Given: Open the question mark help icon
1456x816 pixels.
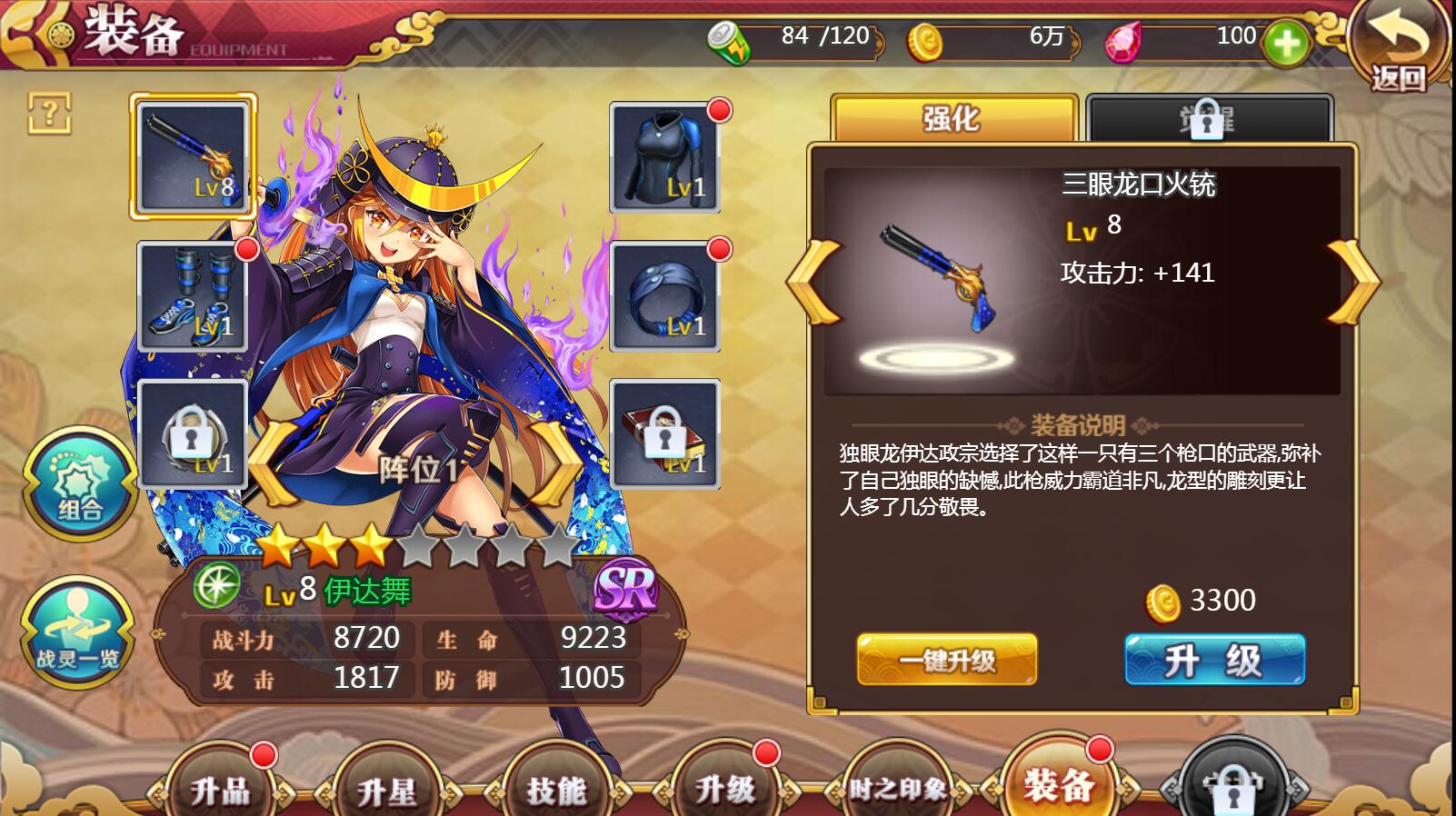Looking at the screenshot, I should (x=49, y=114).
